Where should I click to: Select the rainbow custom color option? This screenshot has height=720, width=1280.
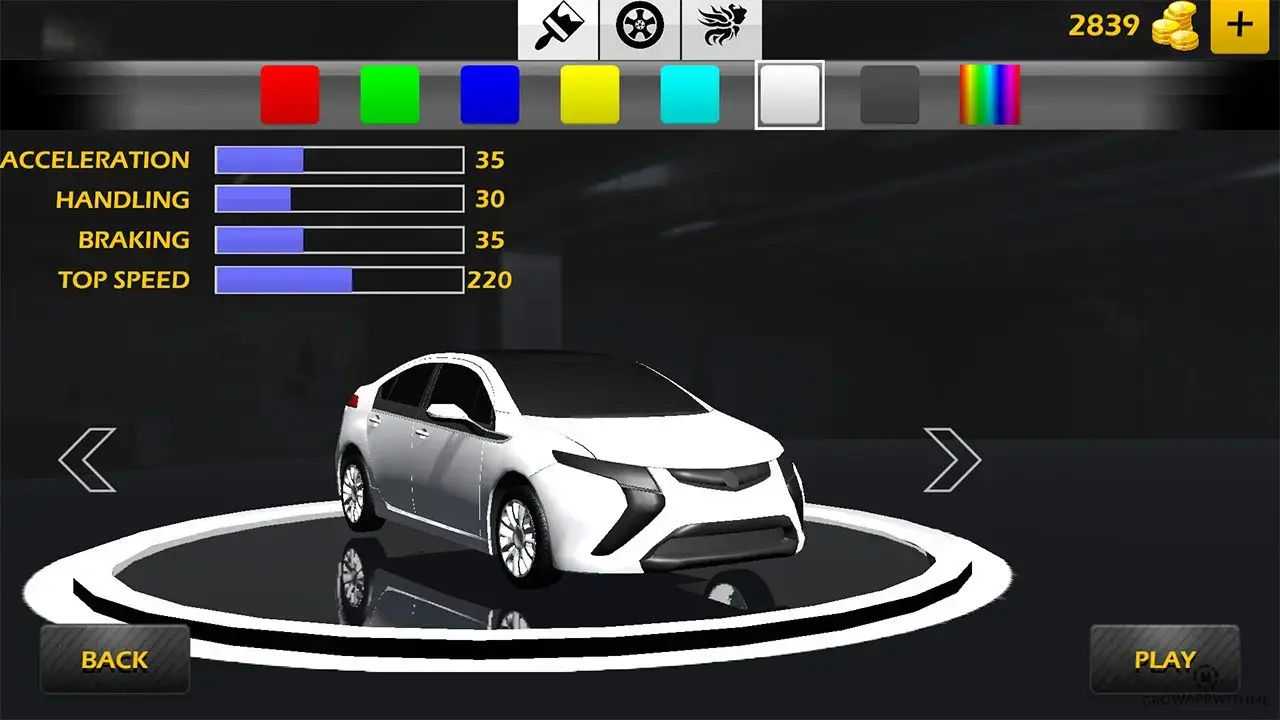click(x=989, y=95)
